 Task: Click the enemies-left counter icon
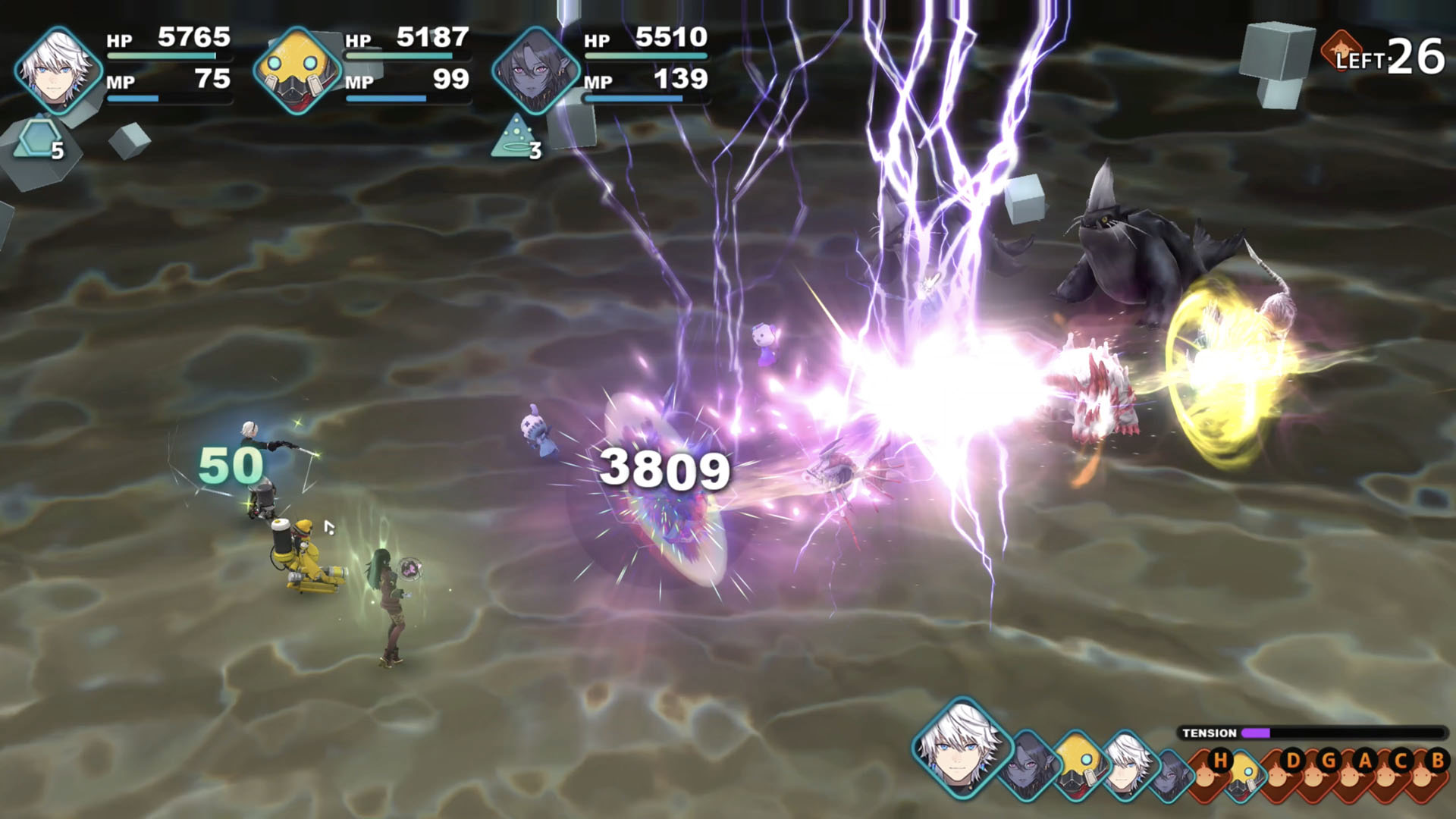pos(1340,52)
